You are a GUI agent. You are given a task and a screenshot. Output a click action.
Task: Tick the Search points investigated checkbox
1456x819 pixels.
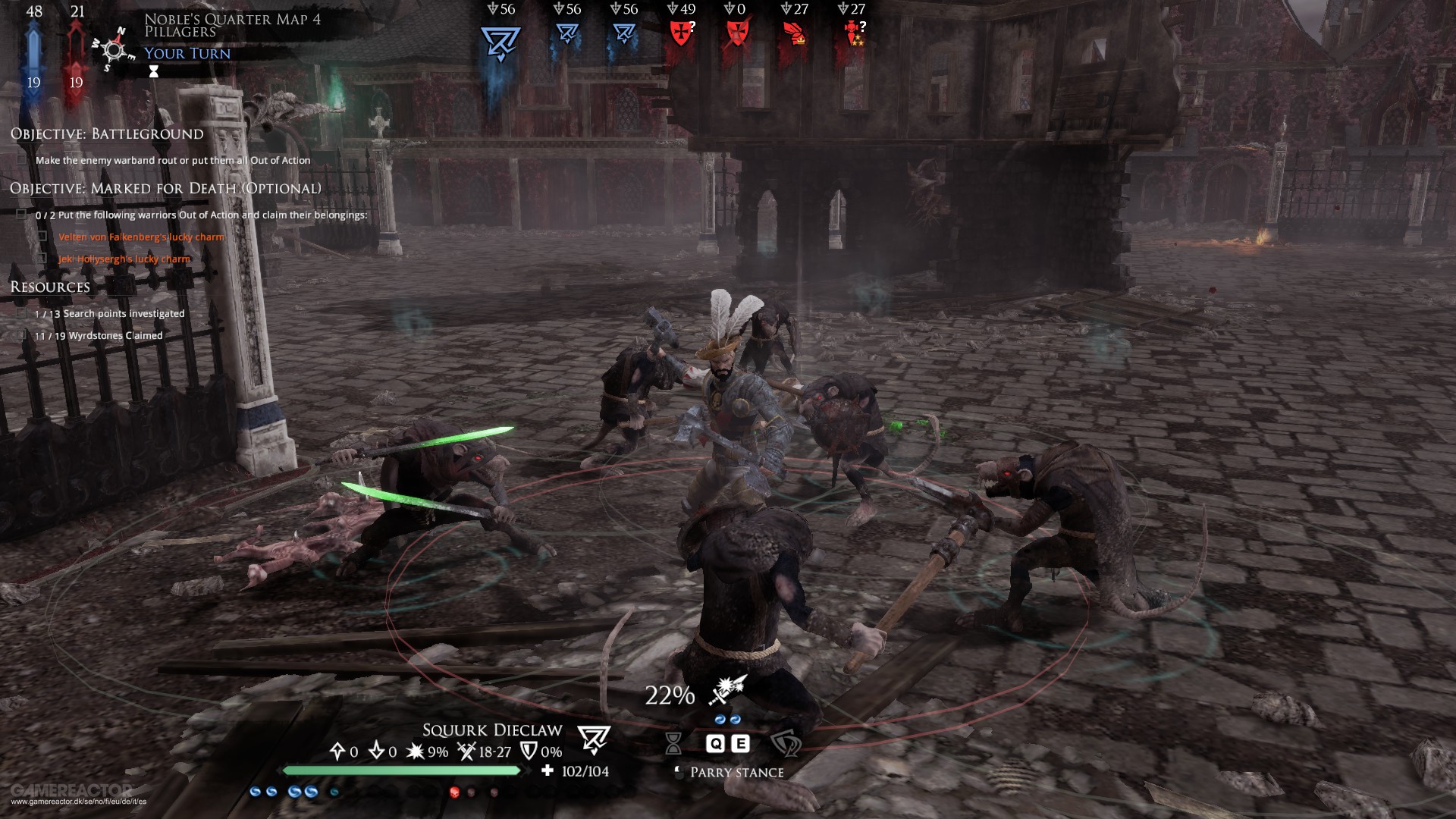20,312
